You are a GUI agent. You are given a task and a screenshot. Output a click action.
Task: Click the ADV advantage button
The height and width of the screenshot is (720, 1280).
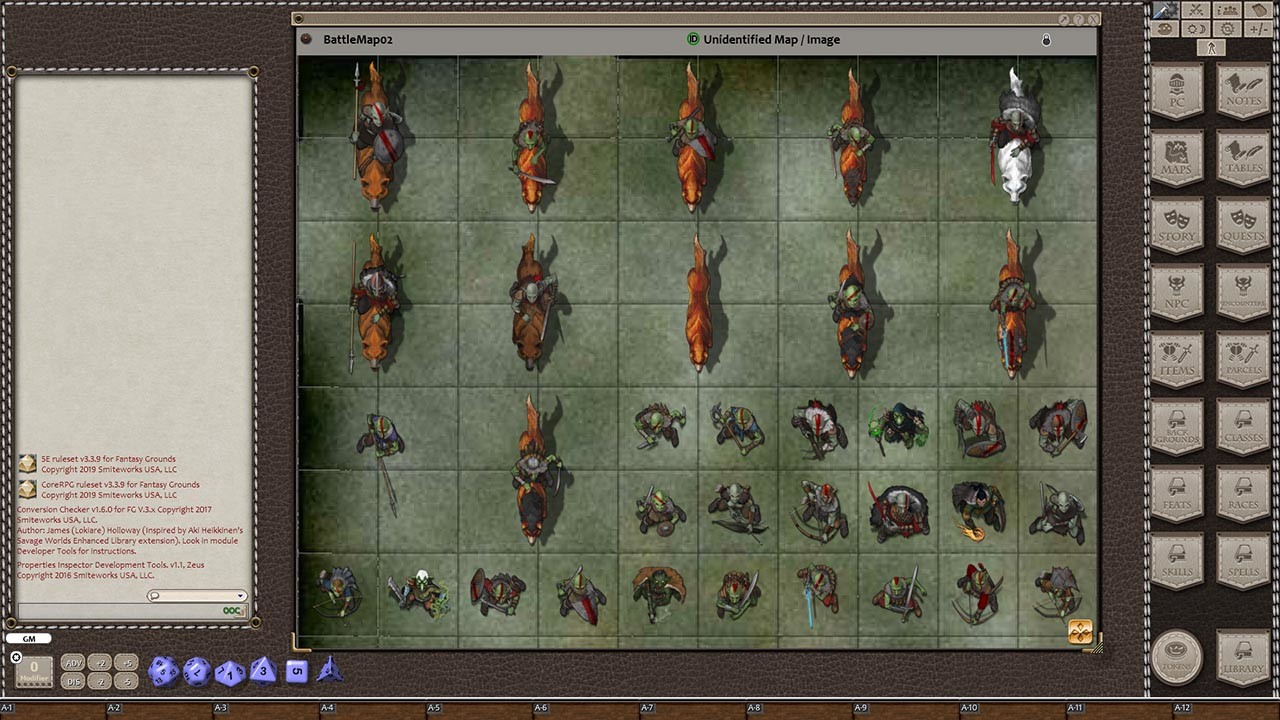point(72,662)
